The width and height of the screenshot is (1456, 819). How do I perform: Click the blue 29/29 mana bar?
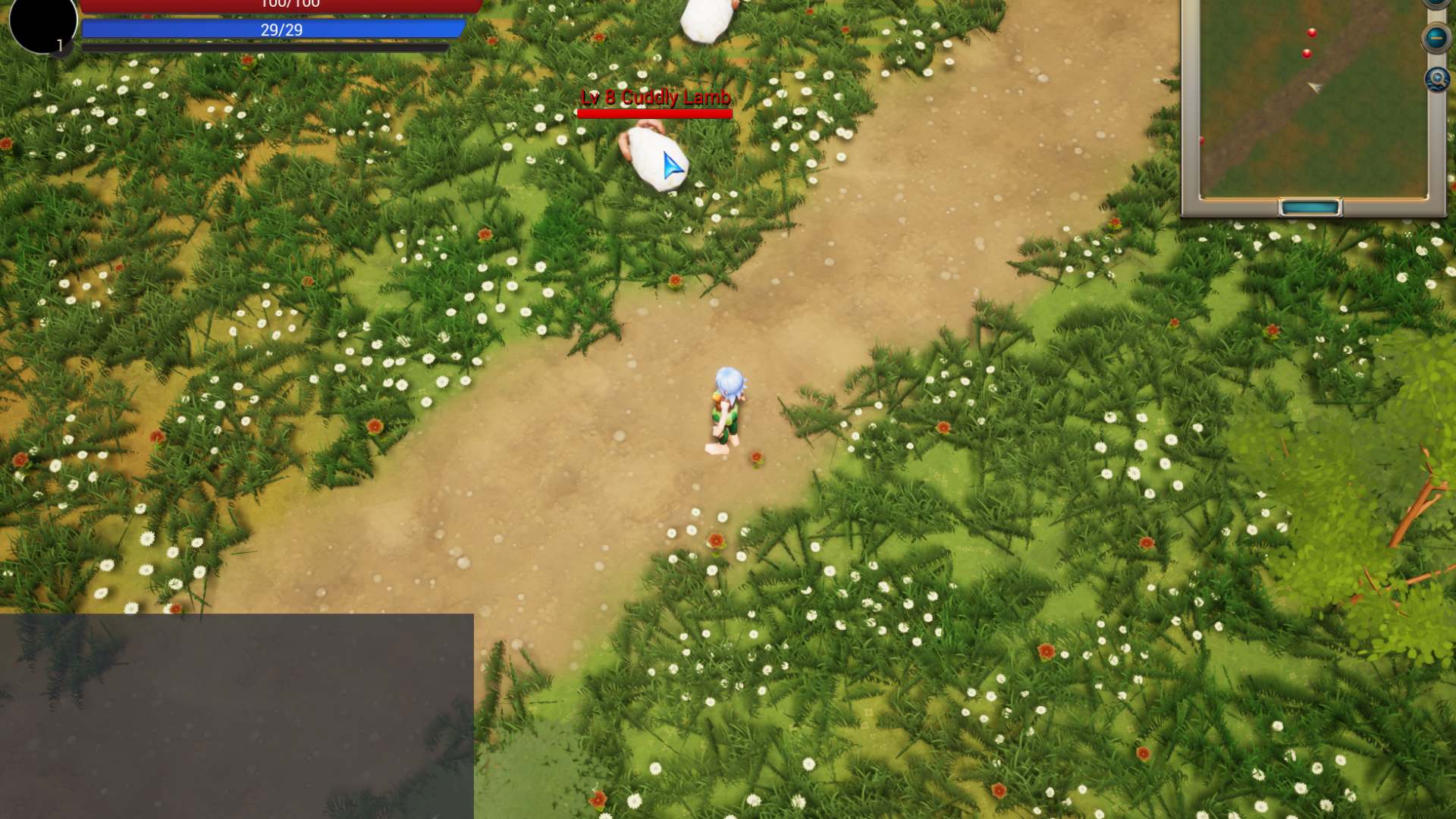[281, 29]
